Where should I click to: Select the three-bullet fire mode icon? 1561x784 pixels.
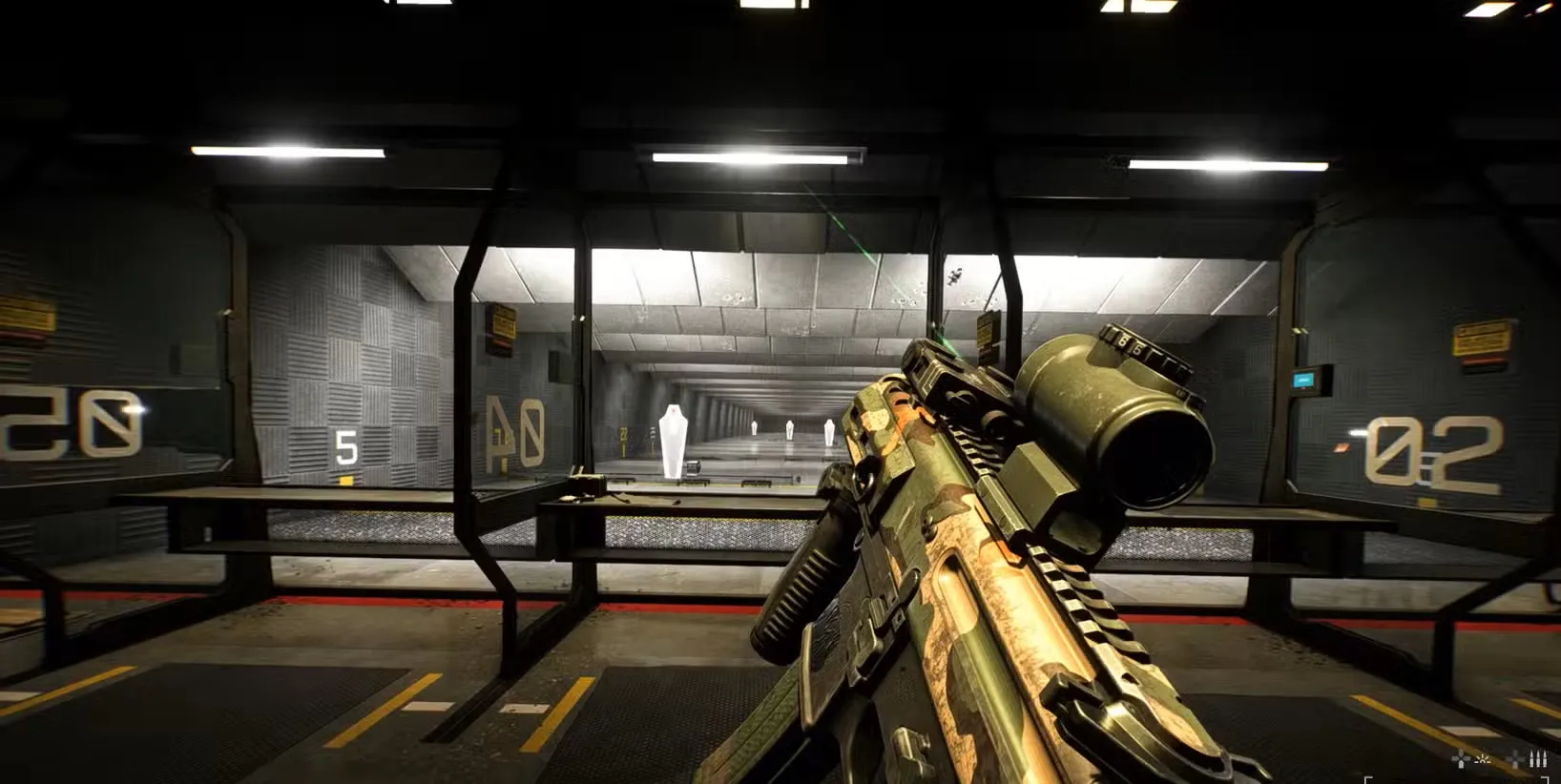tap(1537, 759)
